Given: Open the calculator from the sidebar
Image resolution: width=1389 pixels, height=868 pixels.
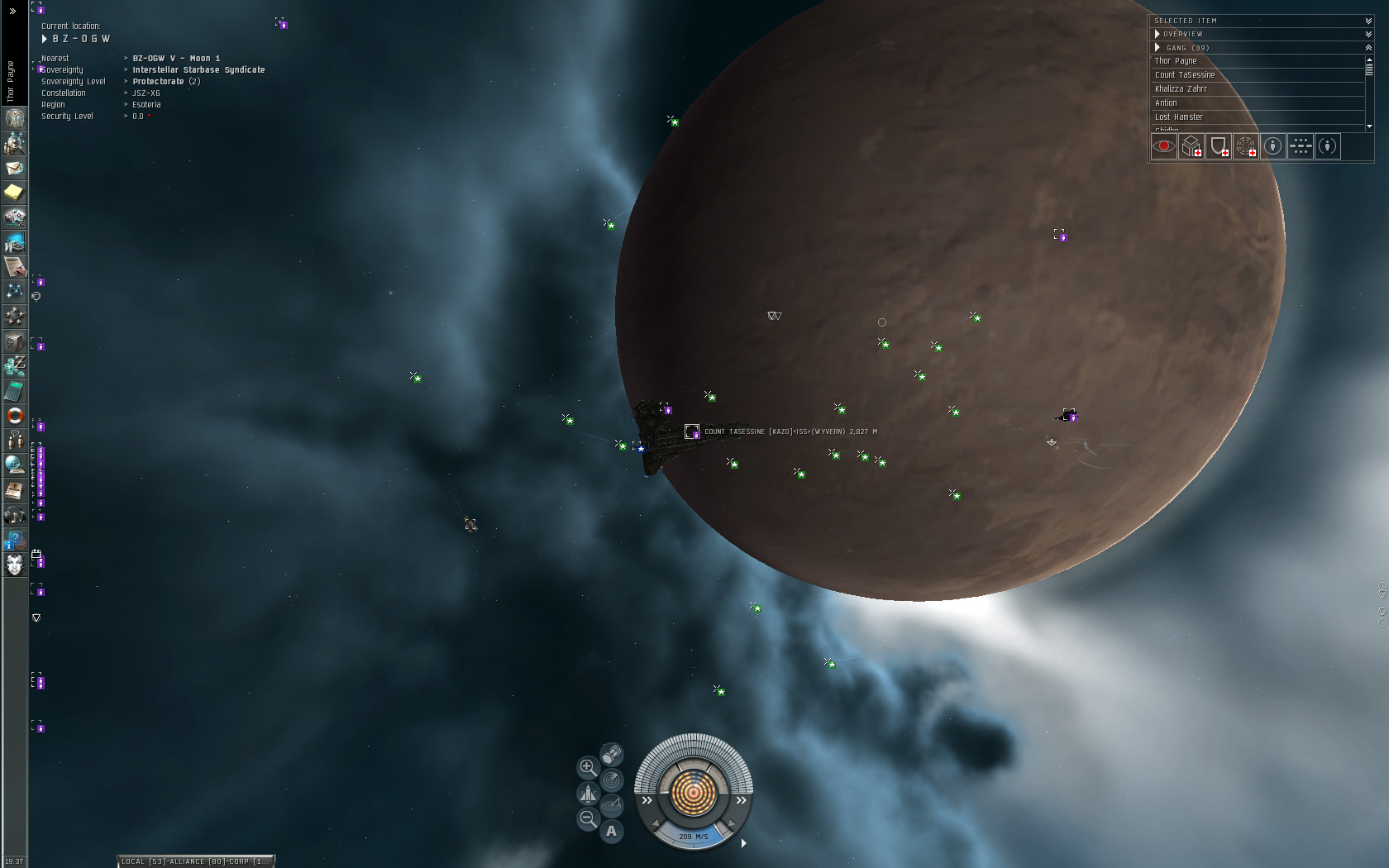Looking at the screenshot, I should (14, 391).
